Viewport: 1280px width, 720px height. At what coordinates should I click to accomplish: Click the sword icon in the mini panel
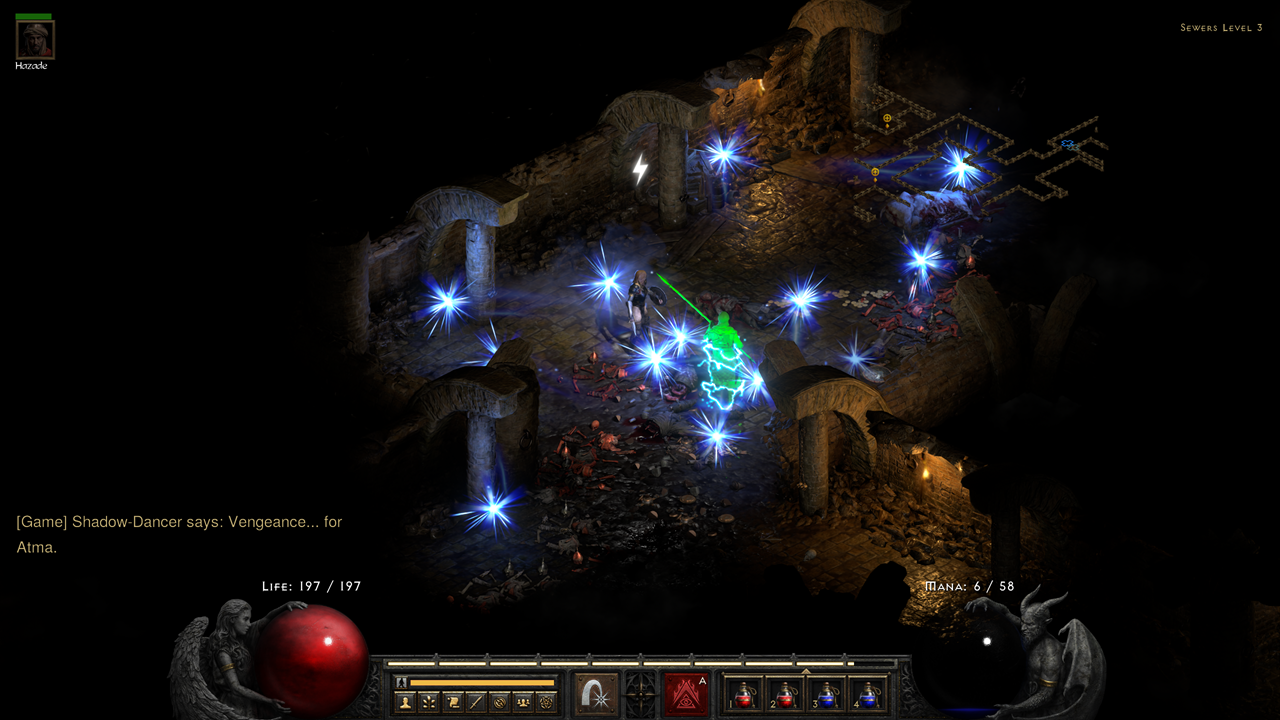pyautogui.click(x=475, y=702)
